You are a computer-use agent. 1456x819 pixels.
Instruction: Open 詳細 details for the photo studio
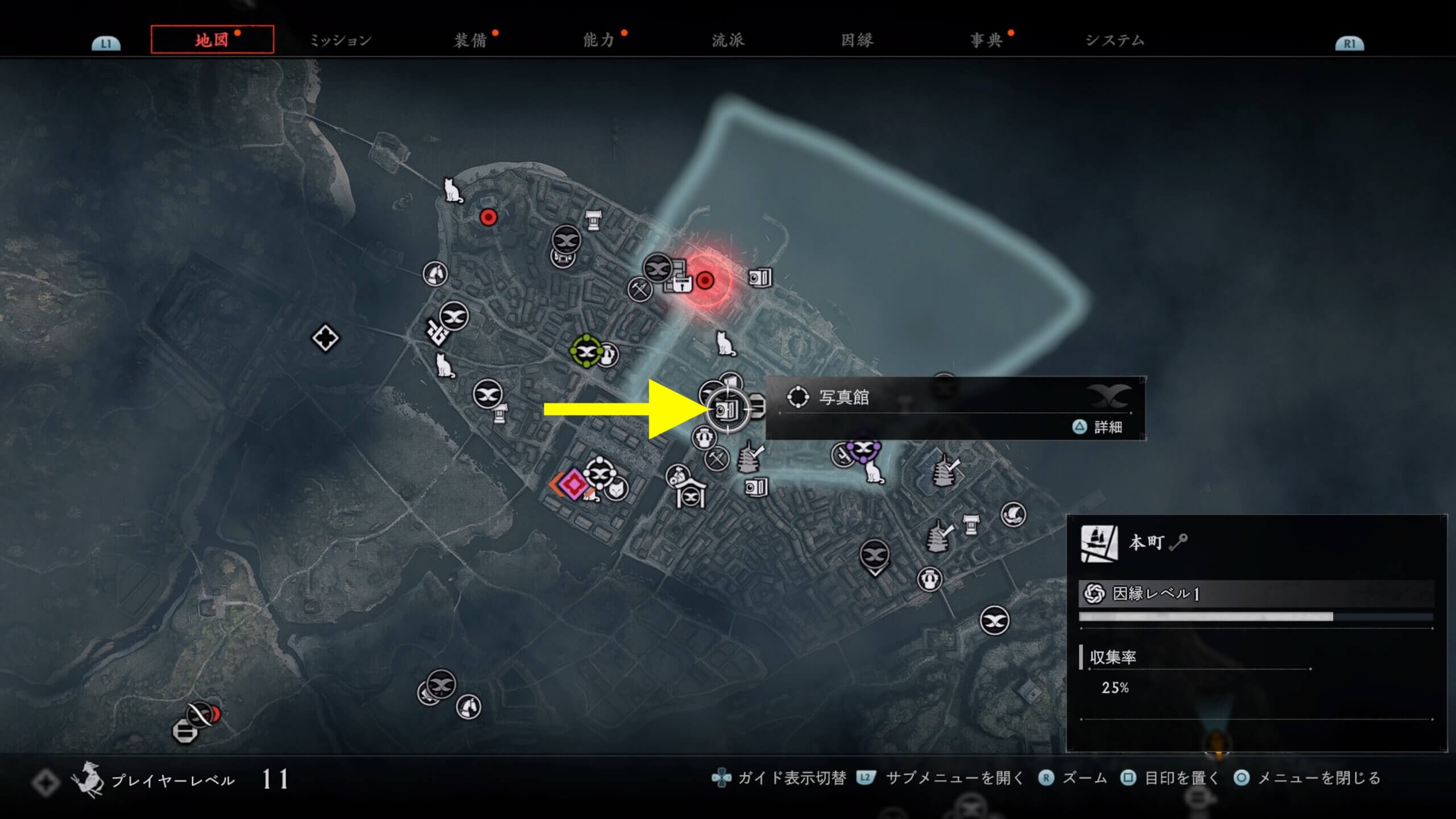pyautogui.click(x=1099, y=427)
